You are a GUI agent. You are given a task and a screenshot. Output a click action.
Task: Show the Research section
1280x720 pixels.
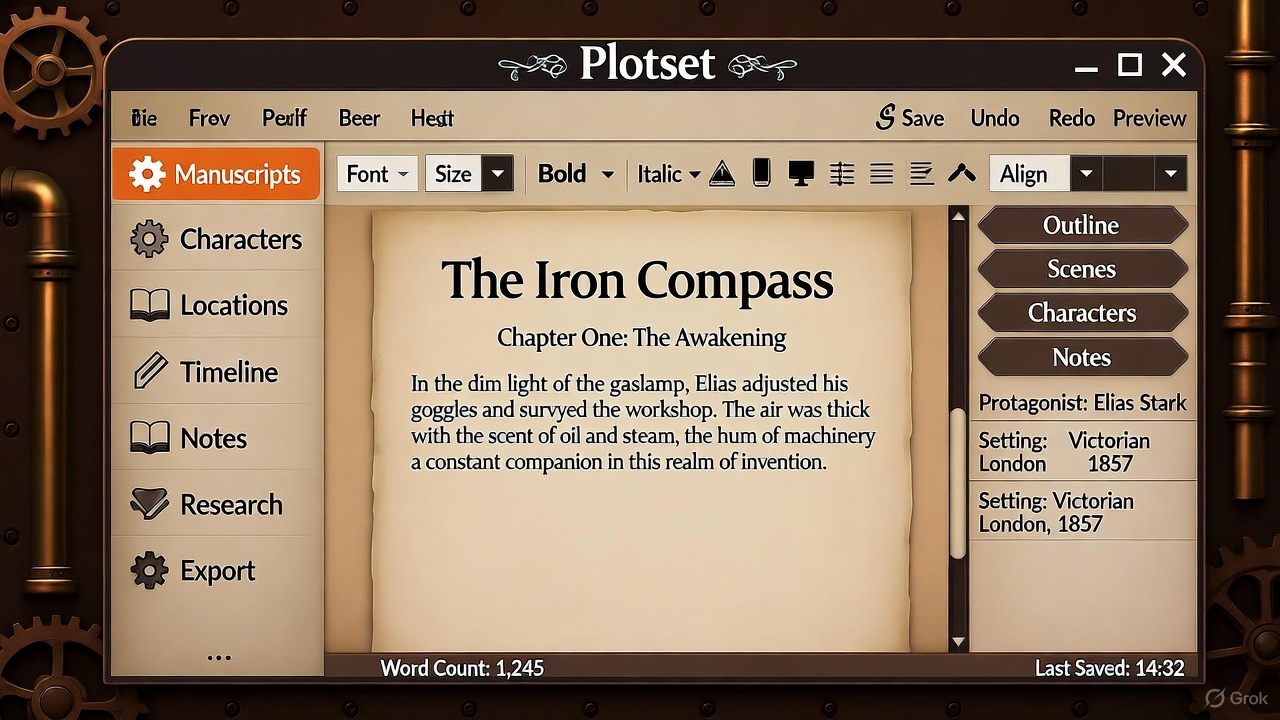coord(217,505)
